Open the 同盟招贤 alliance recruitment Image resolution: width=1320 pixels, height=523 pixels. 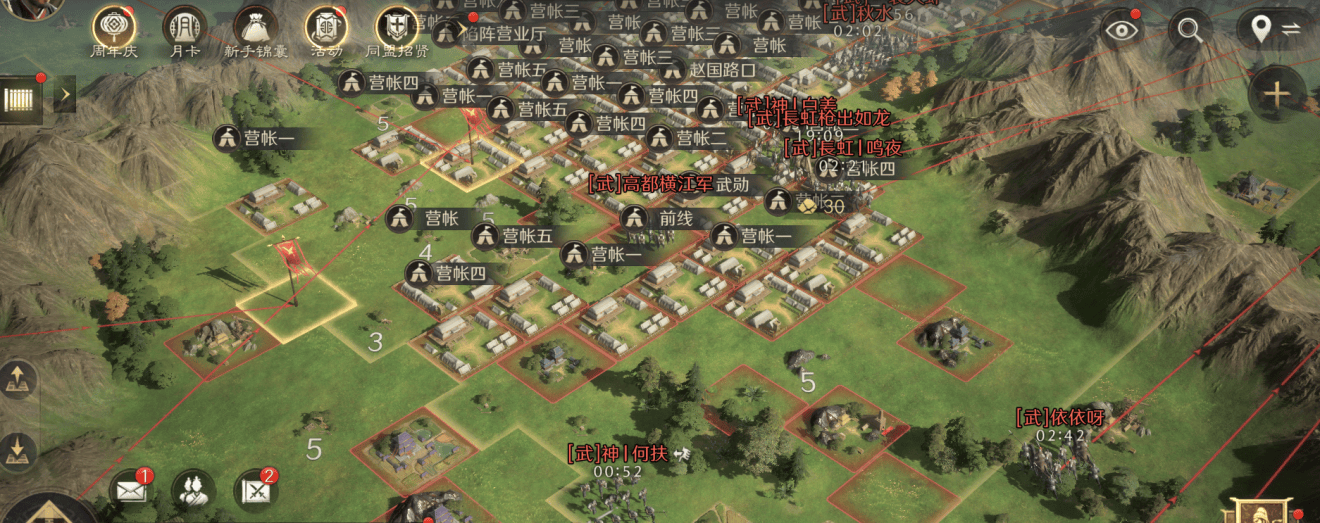click(x=396, y=27)
